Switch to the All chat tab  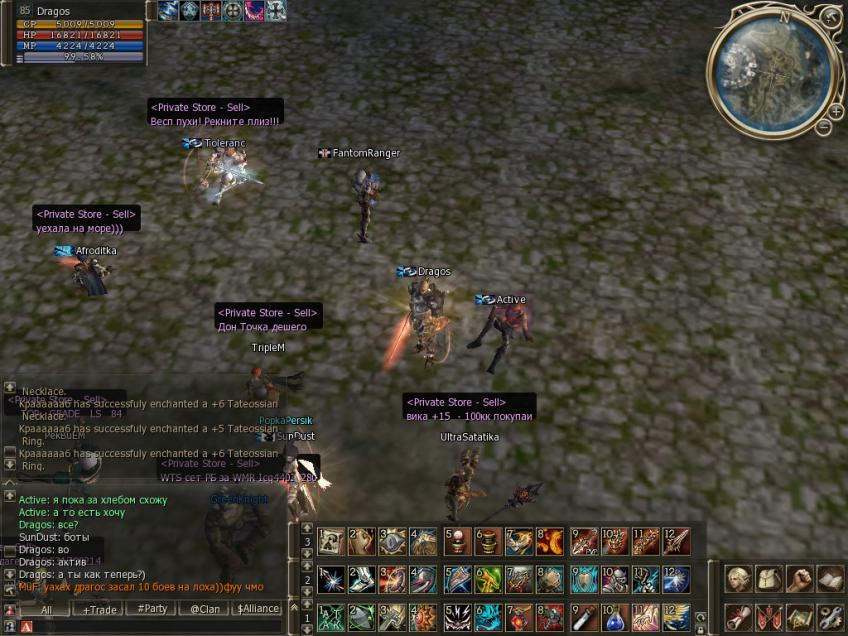46,608
